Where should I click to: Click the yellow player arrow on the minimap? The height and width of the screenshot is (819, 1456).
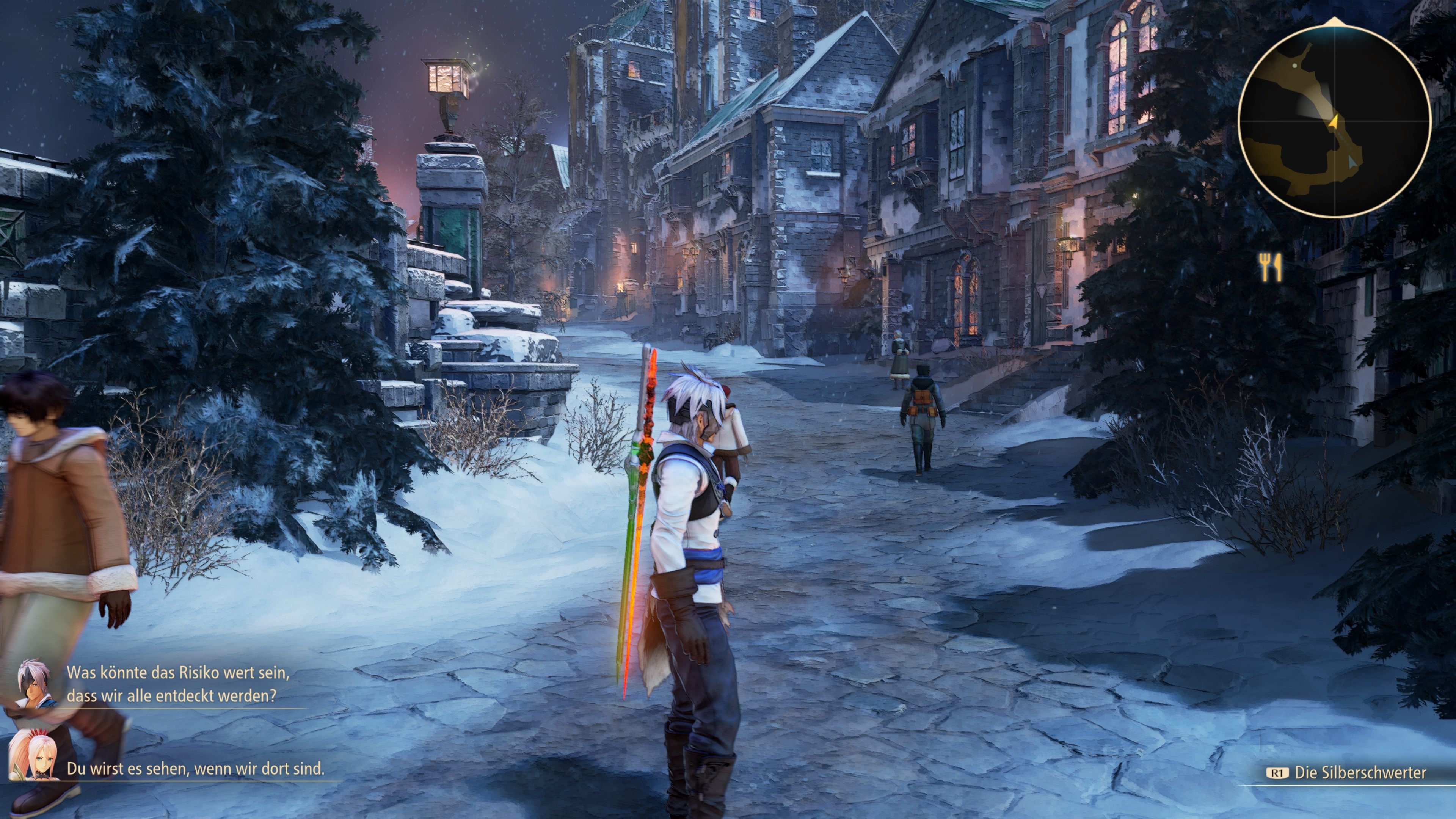pos(1335,121)
